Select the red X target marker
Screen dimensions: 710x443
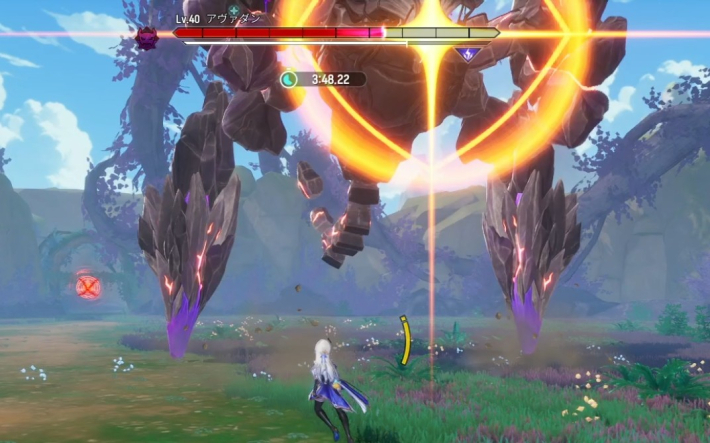89,287
